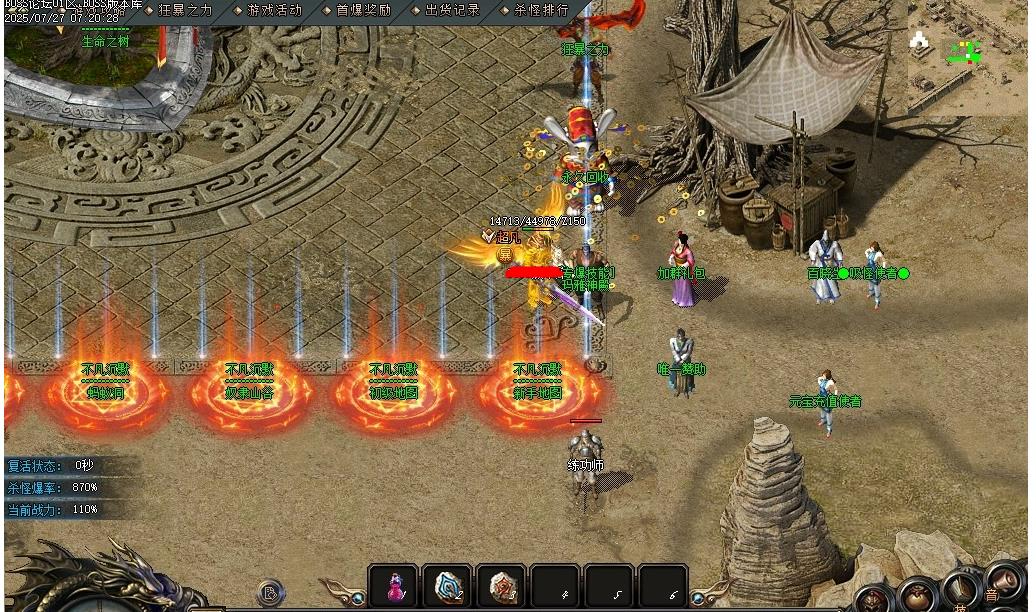Select the red rune stone hotbar slot
Viewport: 1036px width, 612px height.
coord(501,586)
